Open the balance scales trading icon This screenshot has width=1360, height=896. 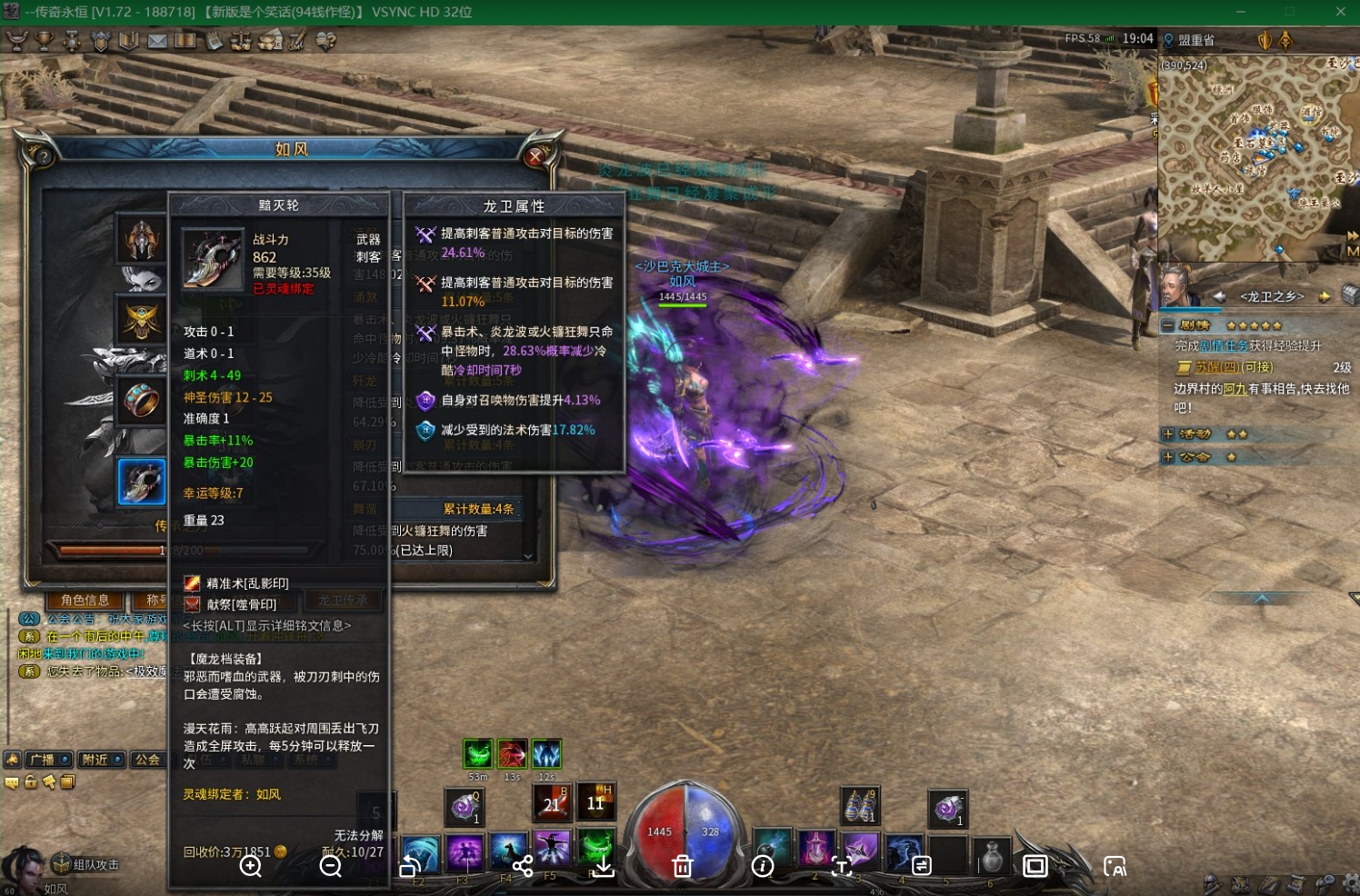click(241, 41)
